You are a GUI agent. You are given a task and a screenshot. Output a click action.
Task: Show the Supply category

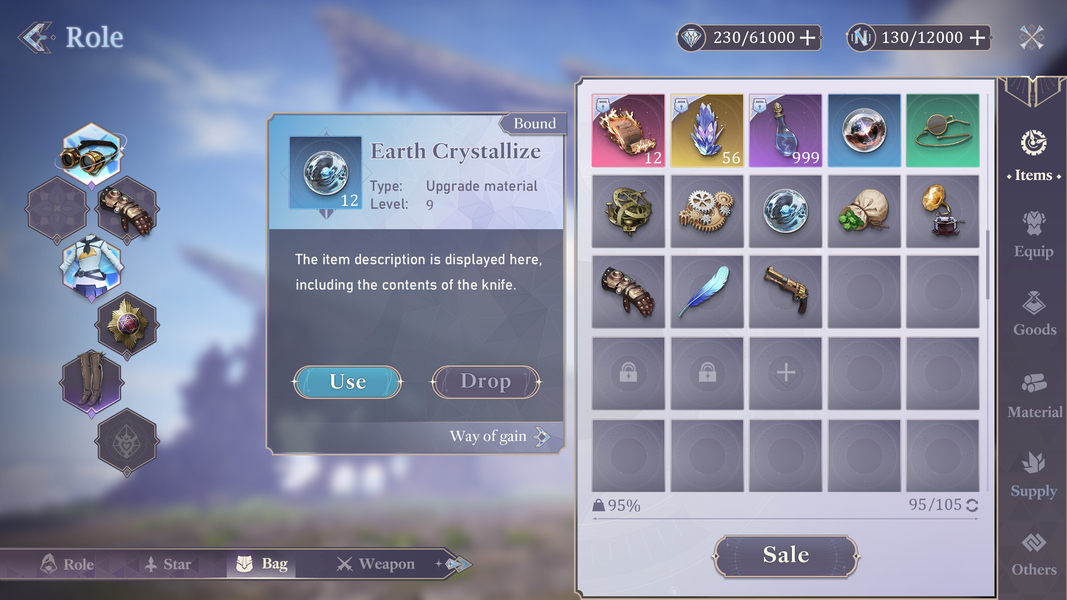click(x=1033, y=474)
